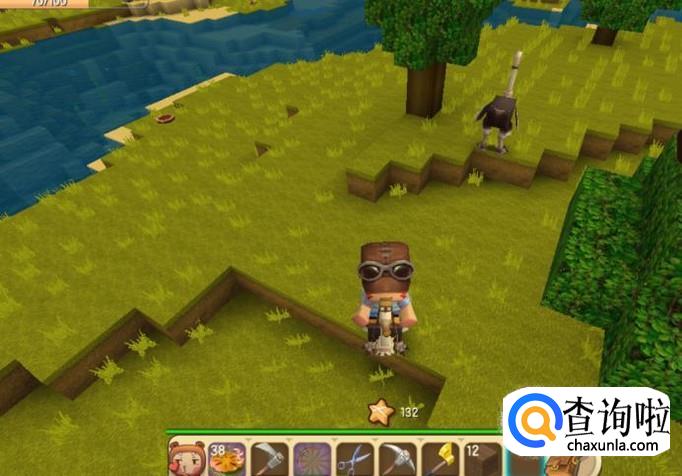Select the food slot with 38 items

click(x=226, y=459)
